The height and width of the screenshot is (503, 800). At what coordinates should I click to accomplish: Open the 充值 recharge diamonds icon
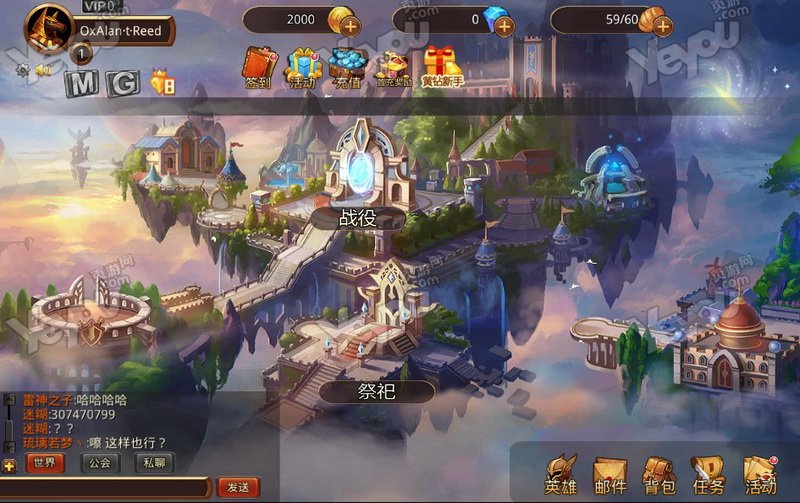(347, 66)
